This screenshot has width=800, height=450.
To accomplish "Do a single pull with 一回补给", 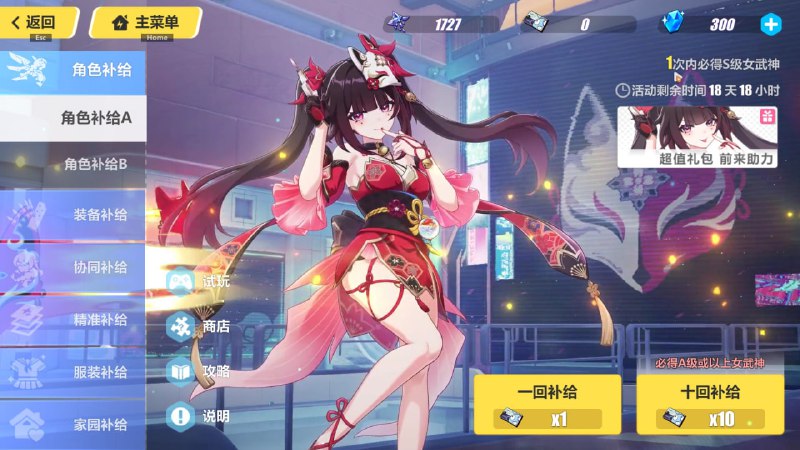I will pos(545,404).
